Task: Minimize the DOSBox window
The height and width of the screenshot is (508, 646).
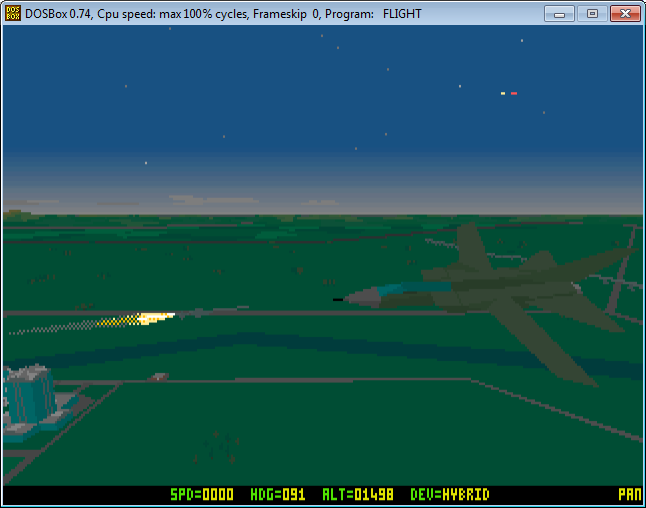Action: click(x=563, y=13)
